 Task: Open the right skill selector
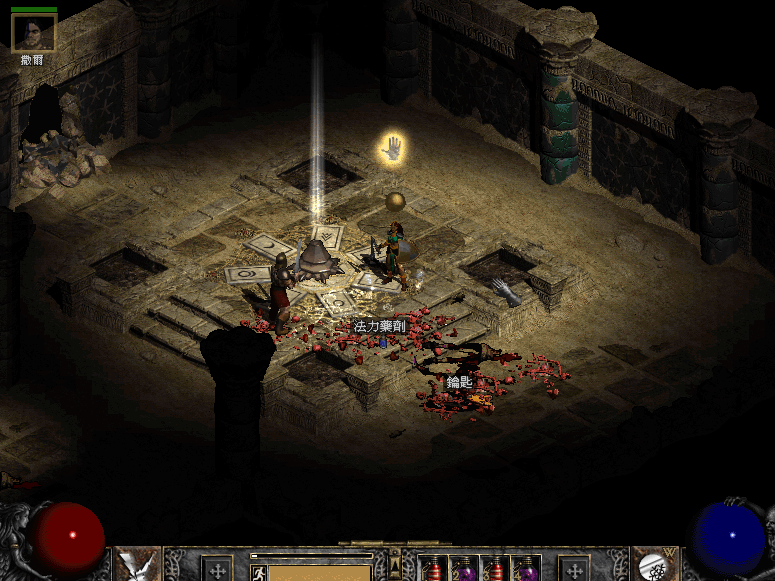click(x=653, y=565)
